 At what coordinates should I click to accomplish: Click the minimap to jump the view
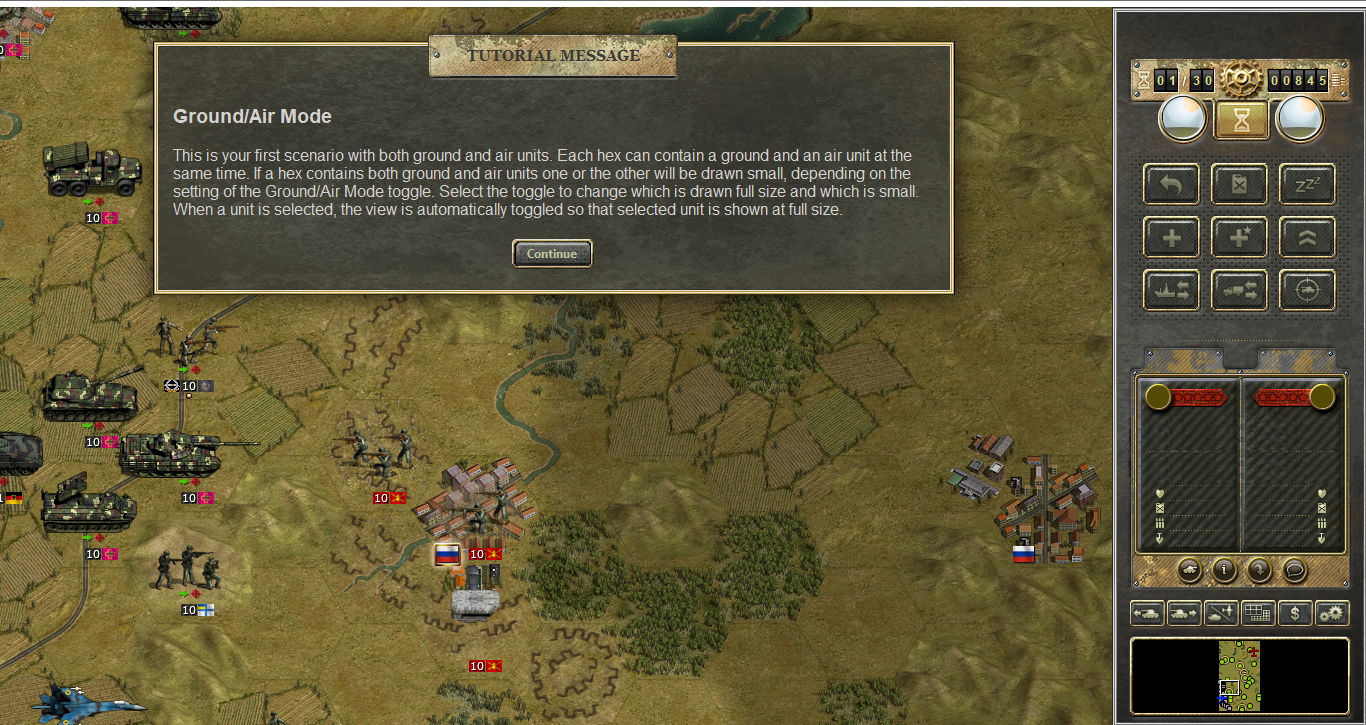(1239, 676)
